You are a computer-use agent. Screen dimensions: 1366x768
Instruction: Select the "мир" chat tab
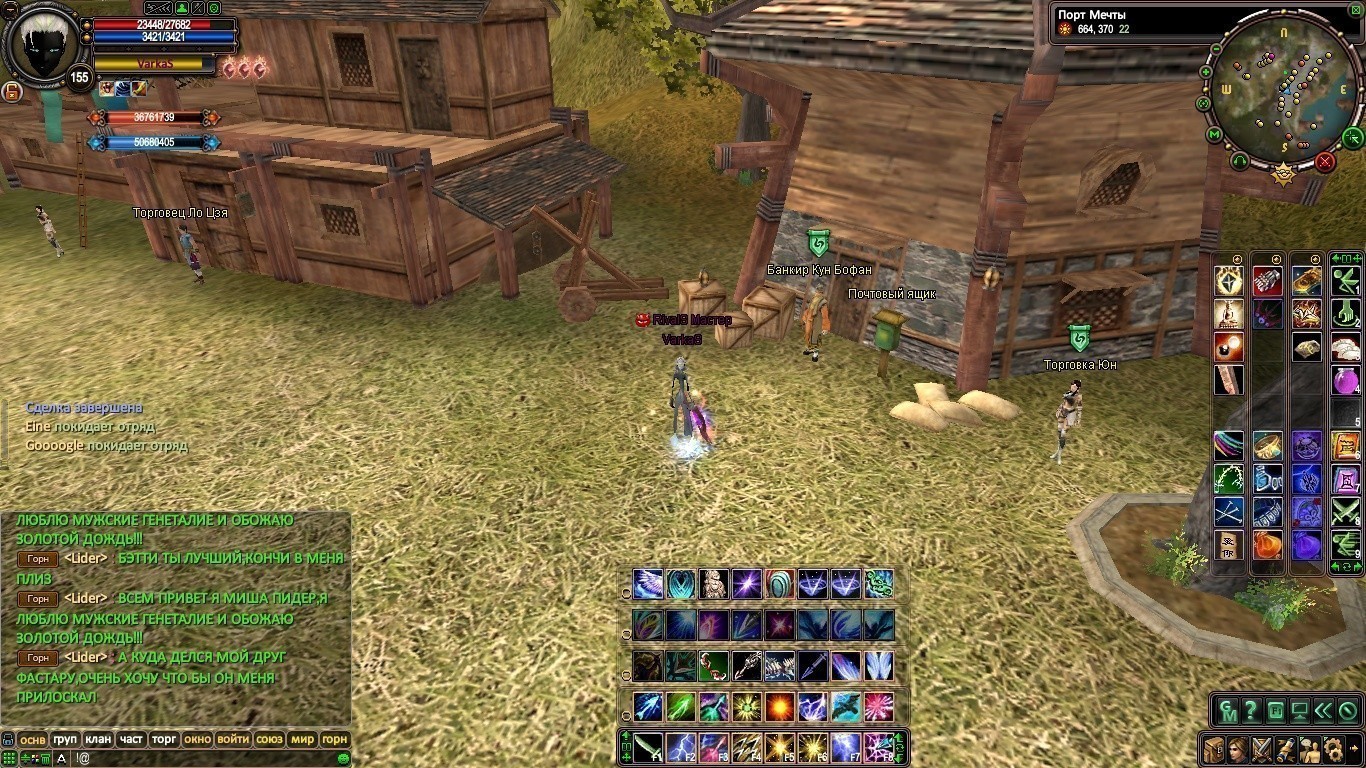click(302, 739)
